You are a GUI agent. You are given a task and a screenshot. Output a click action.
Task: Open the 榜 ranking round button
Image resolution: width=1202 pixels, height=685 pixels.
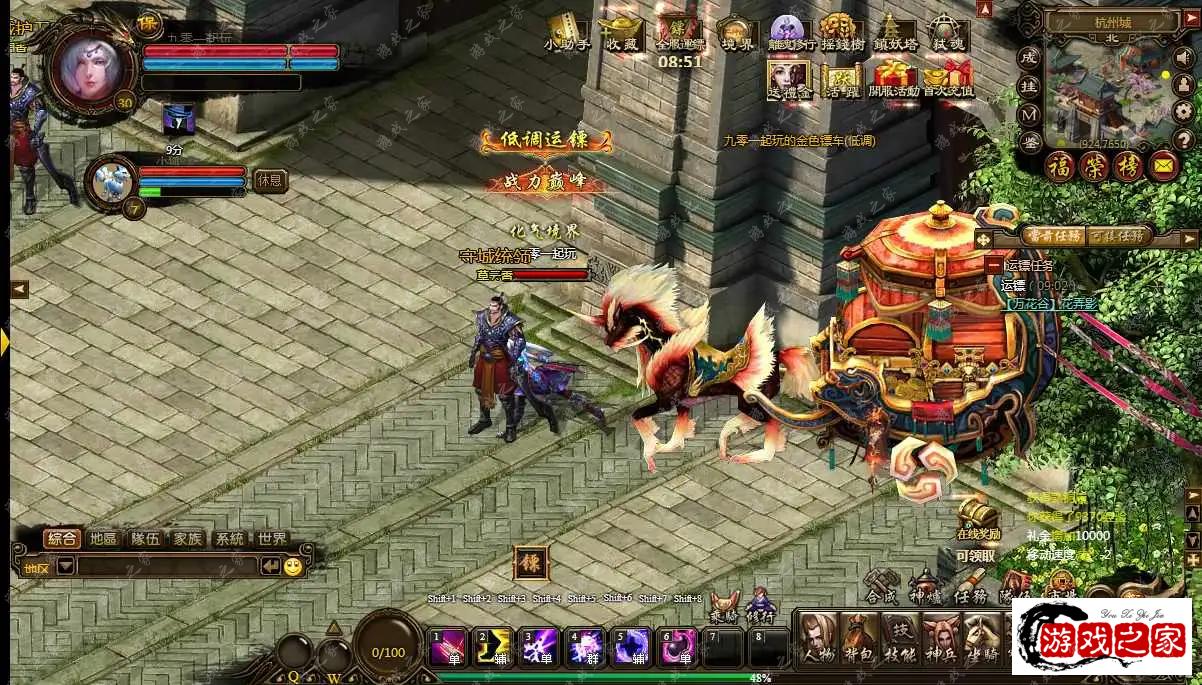click(x=1129, y=166)
